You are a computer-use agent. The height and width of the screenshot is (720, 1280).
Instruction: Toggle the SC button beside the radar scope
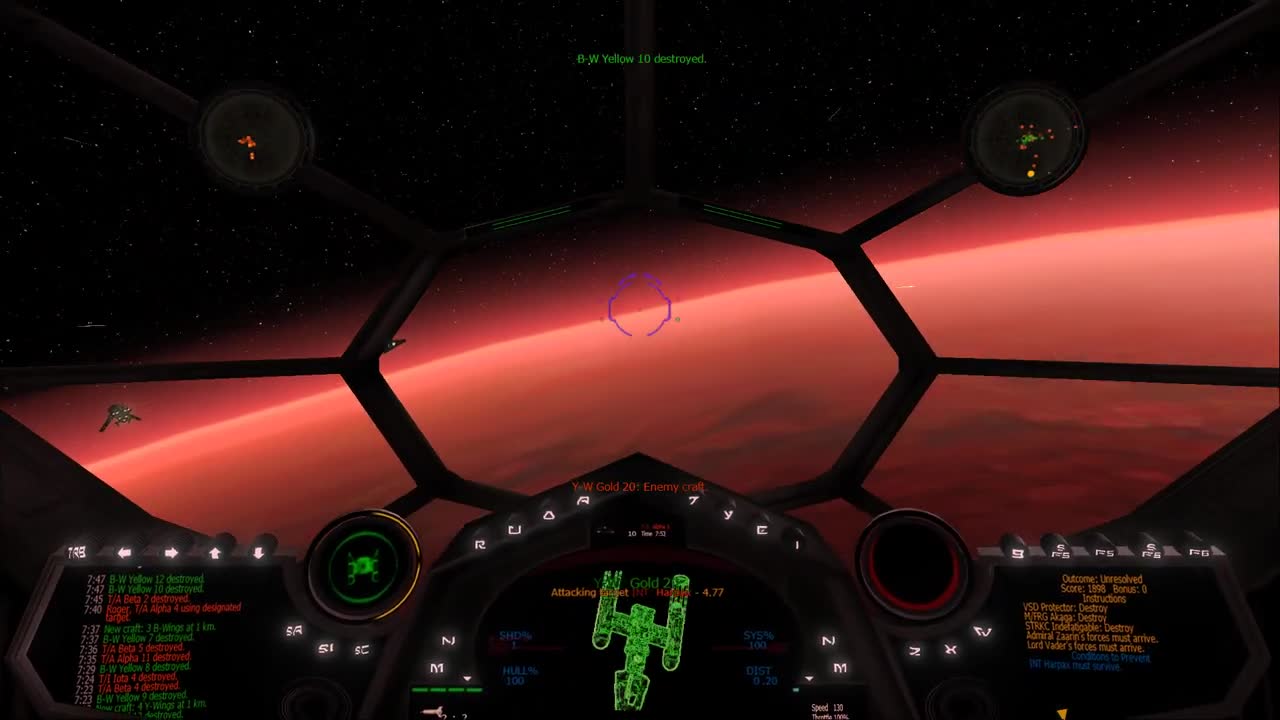(361, 649)
